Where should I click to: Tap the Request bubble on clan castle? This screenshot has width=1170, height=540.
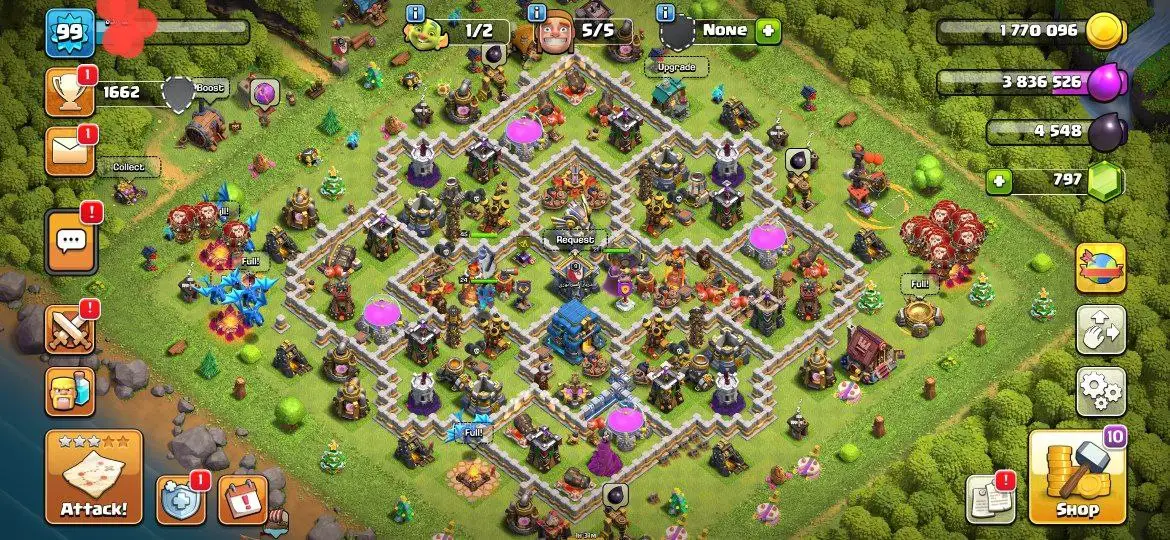(x=574, y=240)
